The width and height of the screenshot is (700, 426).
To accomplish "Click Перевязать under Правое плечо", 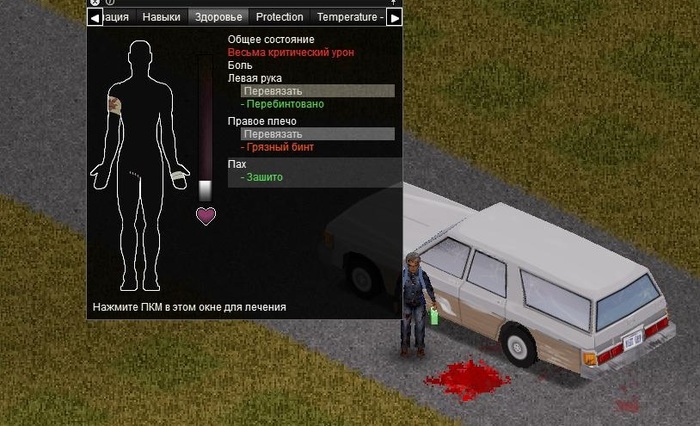I will (317, 134).
